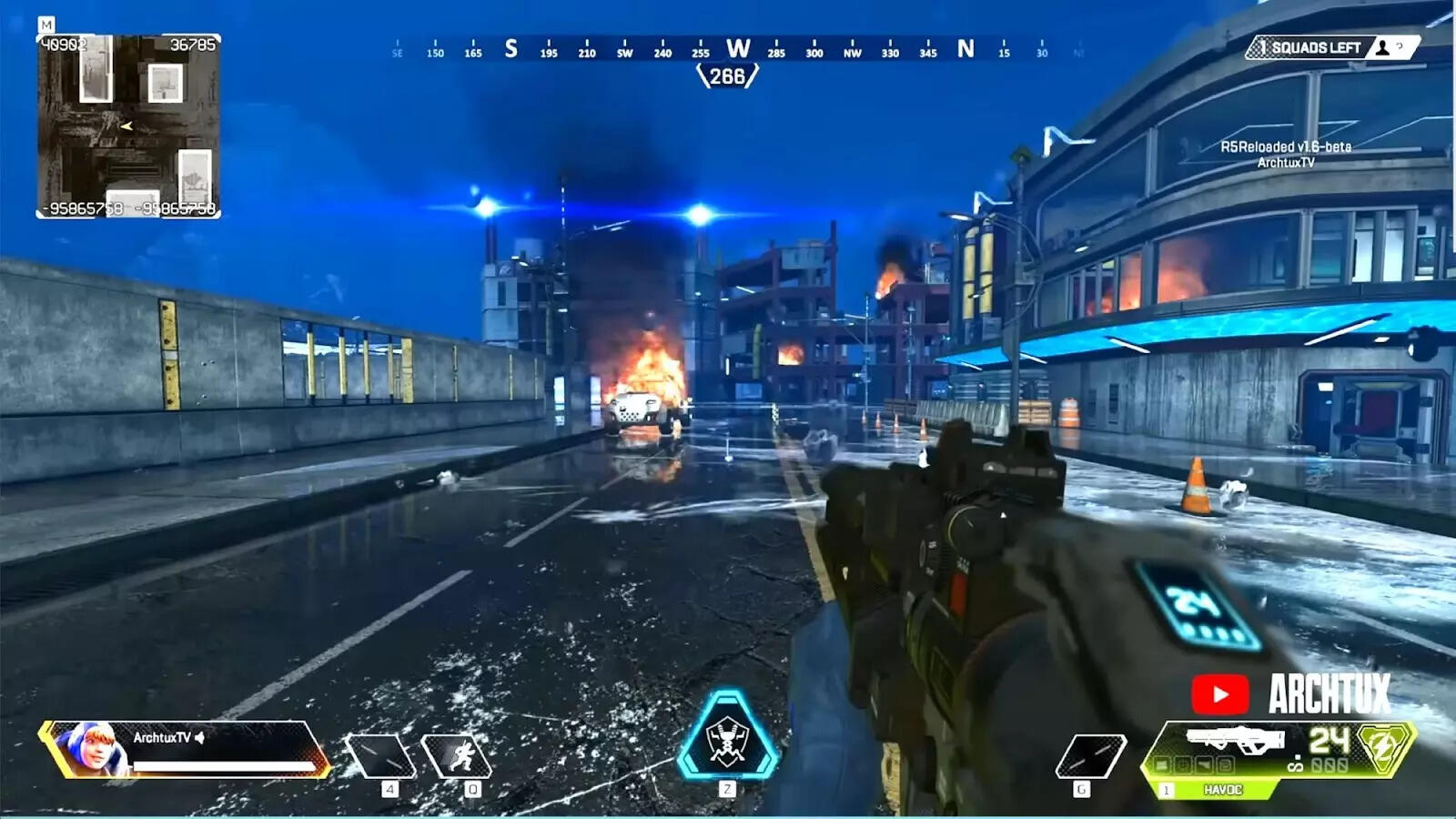
Task: Click the red YouTube play icon
Action: click(1221, 693)
